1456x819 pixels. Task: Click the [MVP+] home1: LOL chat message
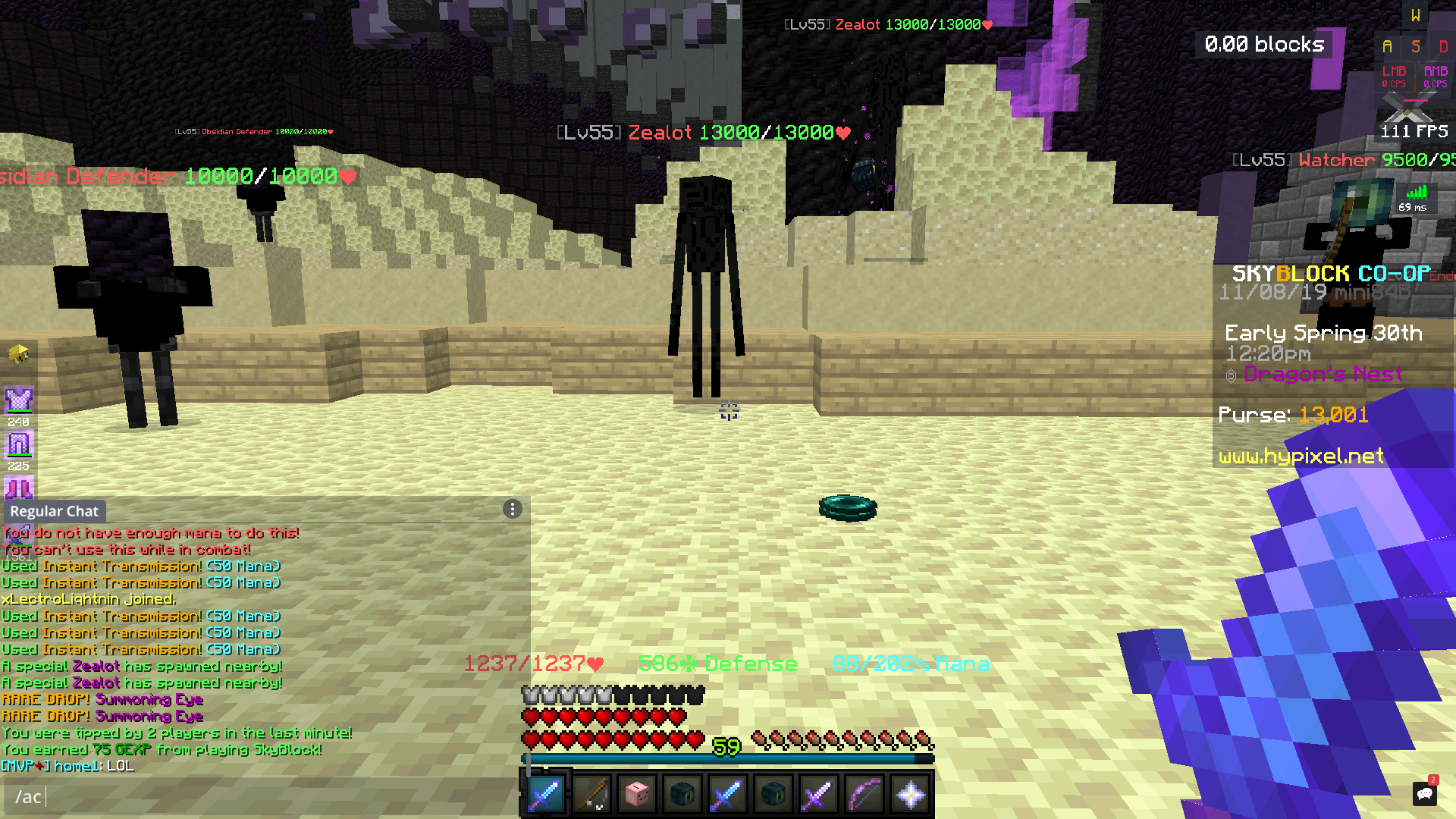(x=67, y=766)
